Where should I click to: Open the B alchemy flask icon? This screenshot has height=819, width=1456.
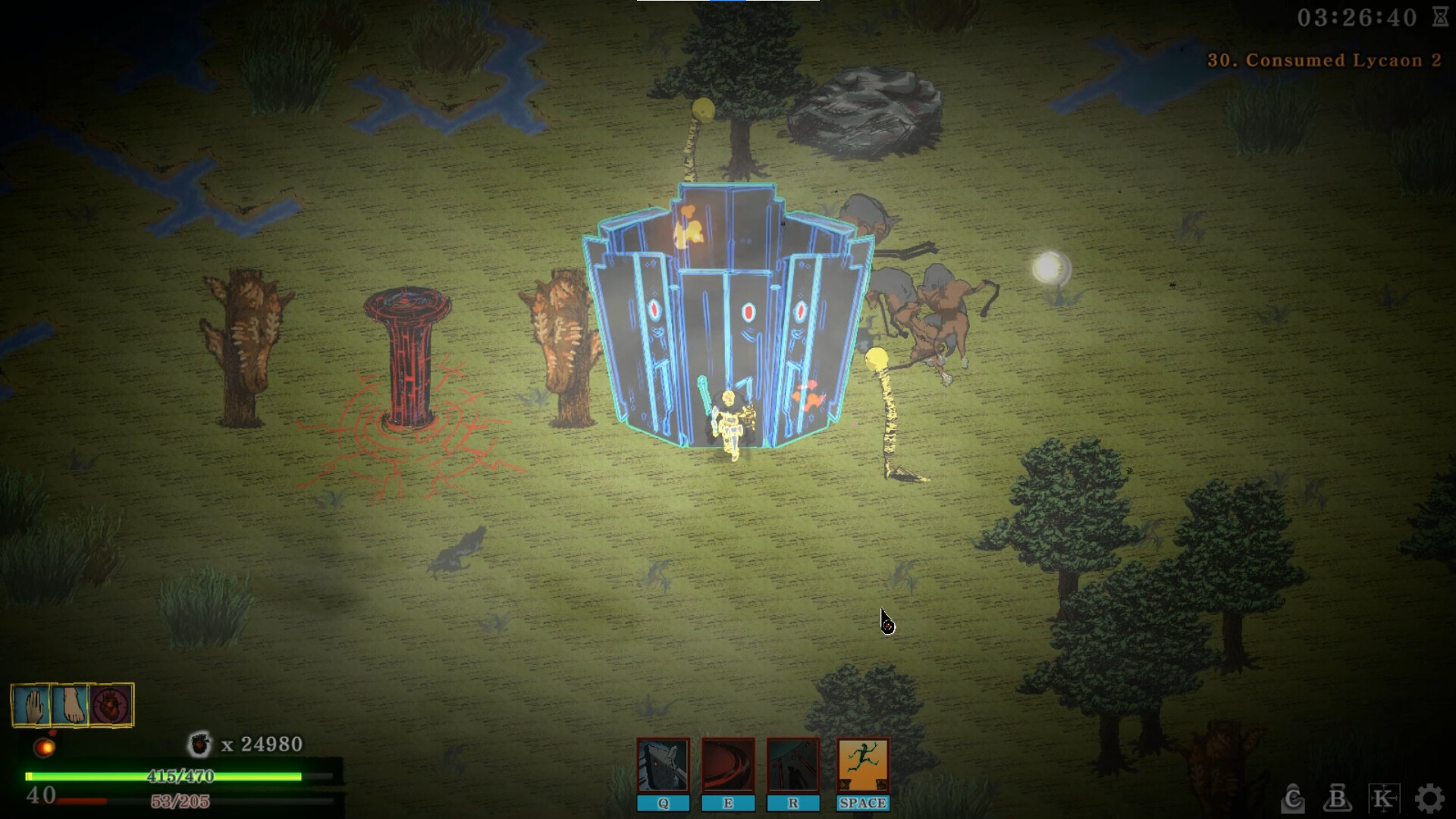pos(1338,799)
